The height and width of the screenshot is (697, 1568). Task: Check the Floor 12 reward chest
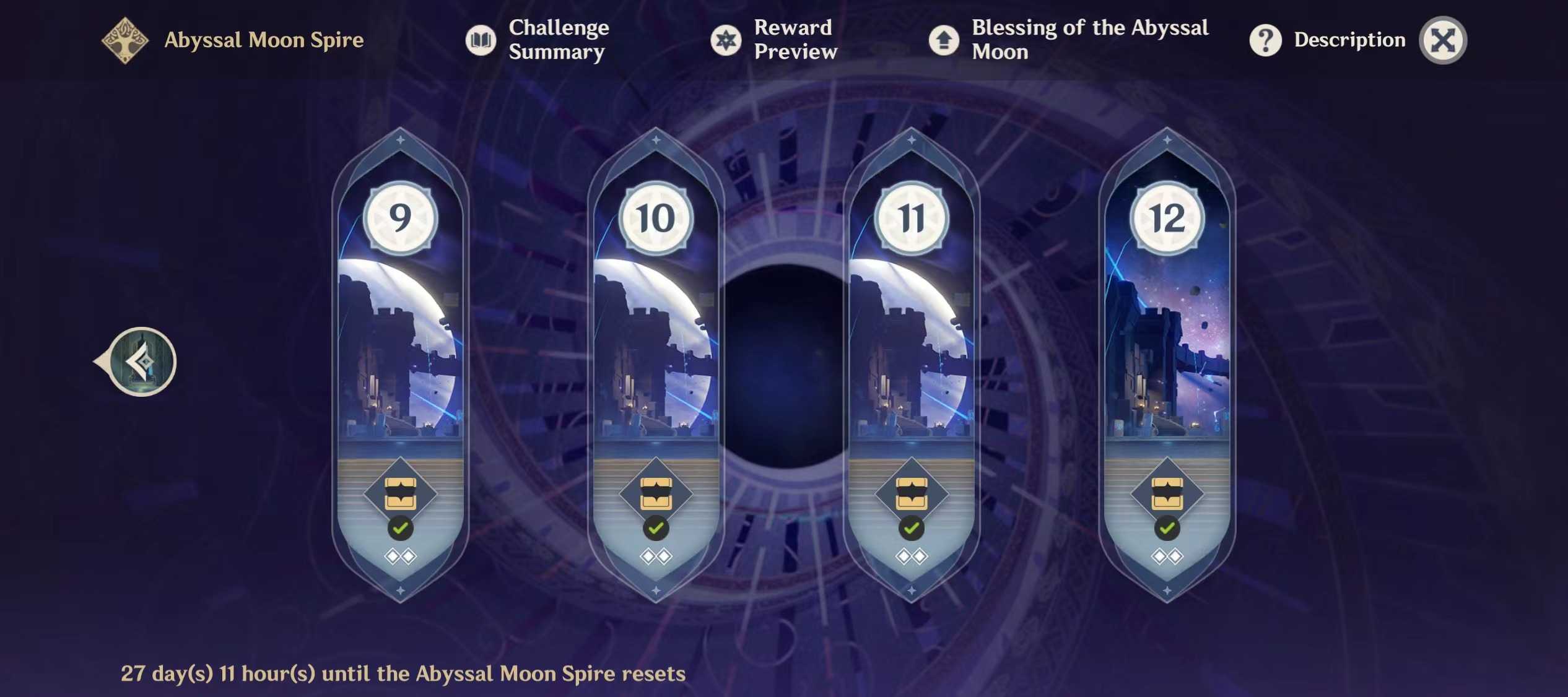(x=1167, y=493)
